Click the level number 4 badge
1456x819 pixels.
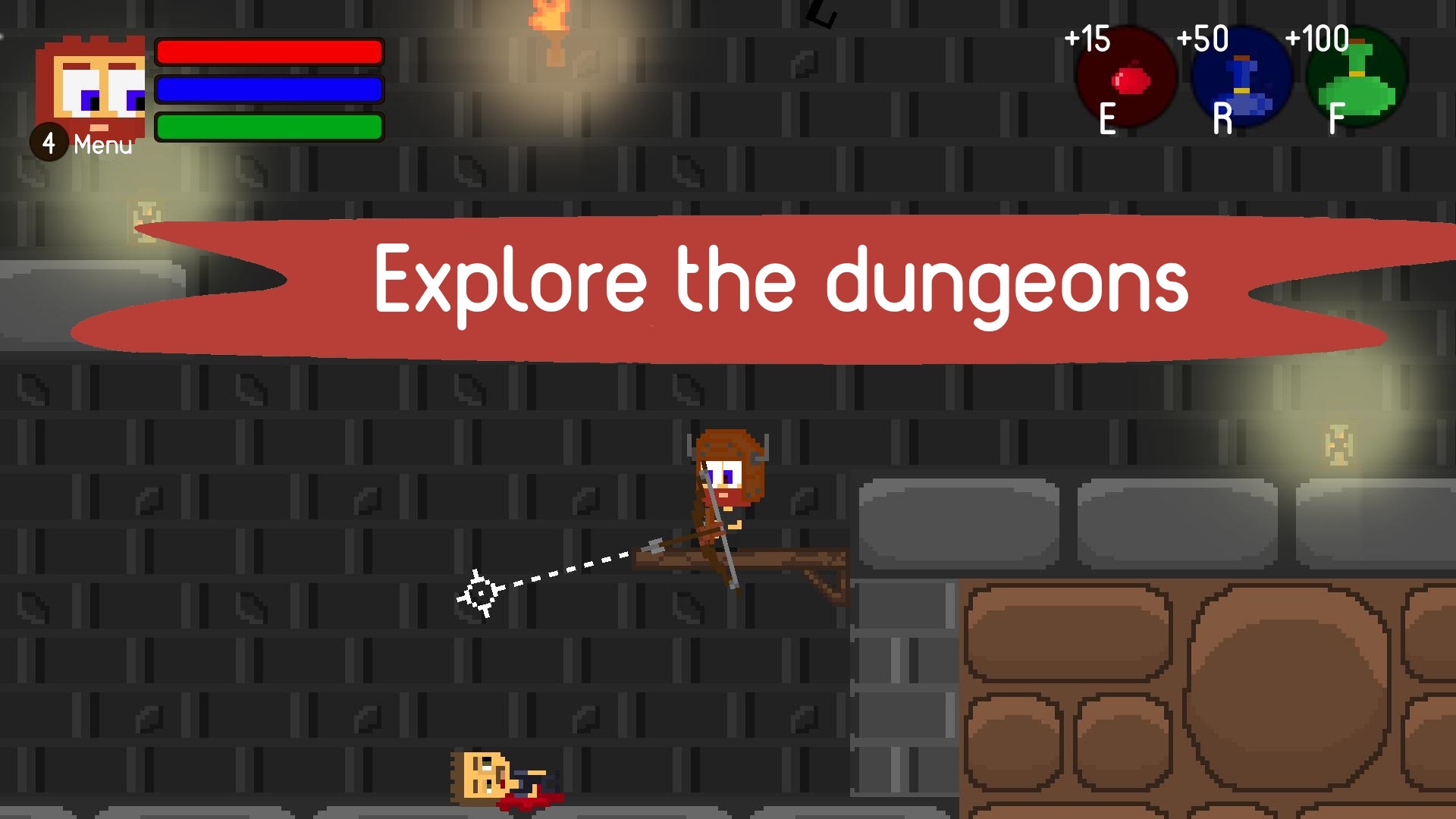[x=49, y=143]
